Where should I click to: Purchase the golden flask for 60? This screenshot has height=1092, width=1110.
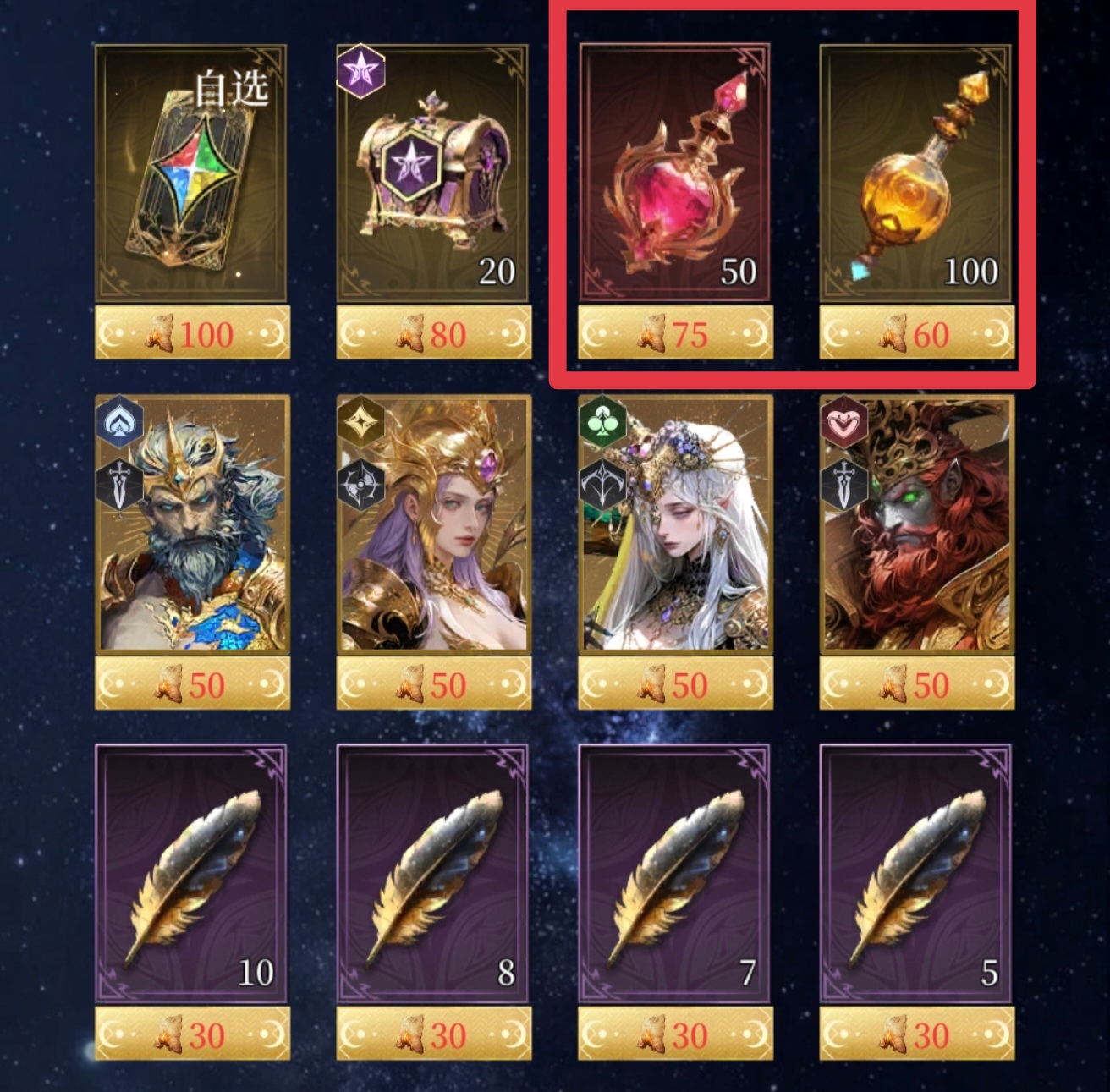coord(917,335)
